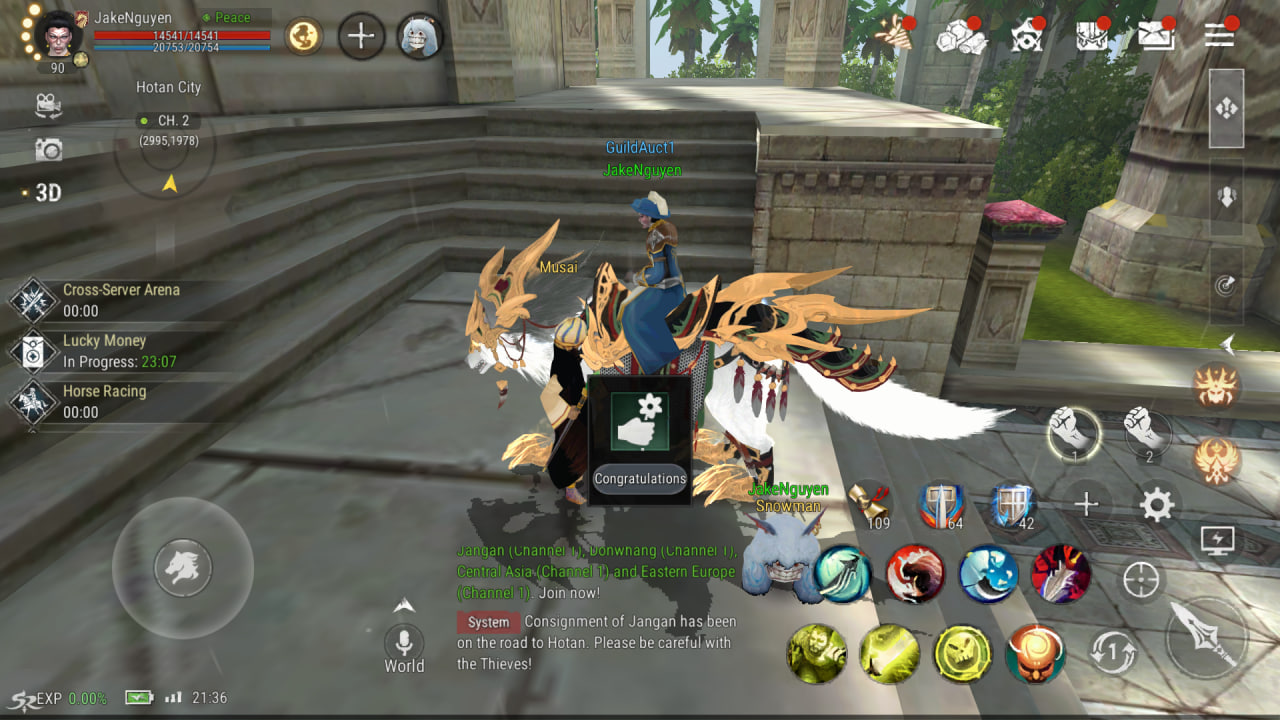
Task: Open JakeNguyen's character portrait
Action: click(x=58, y=33)
